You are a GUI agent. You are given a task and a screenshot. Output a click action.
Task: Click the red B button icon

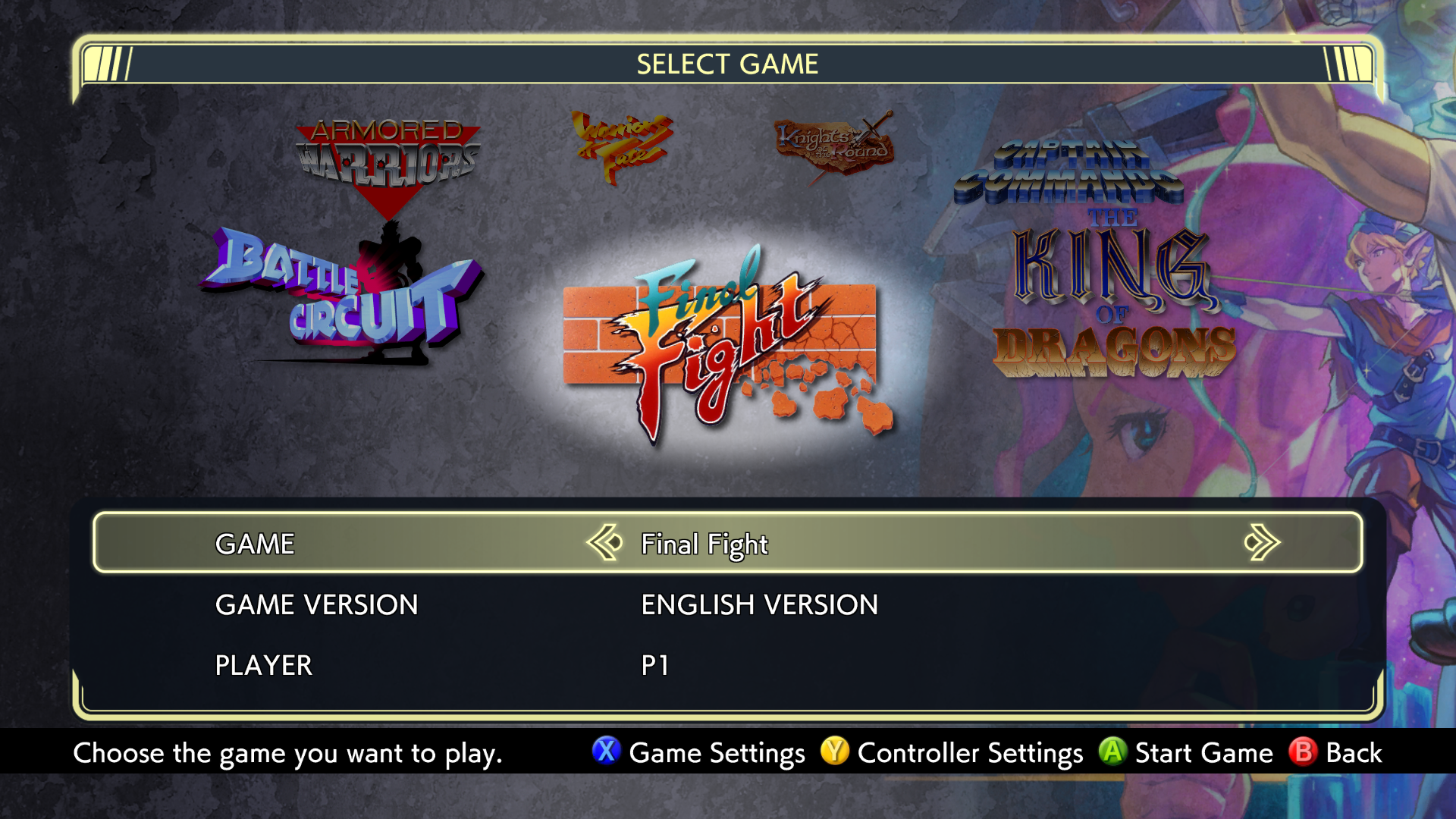coord(1301,753)
